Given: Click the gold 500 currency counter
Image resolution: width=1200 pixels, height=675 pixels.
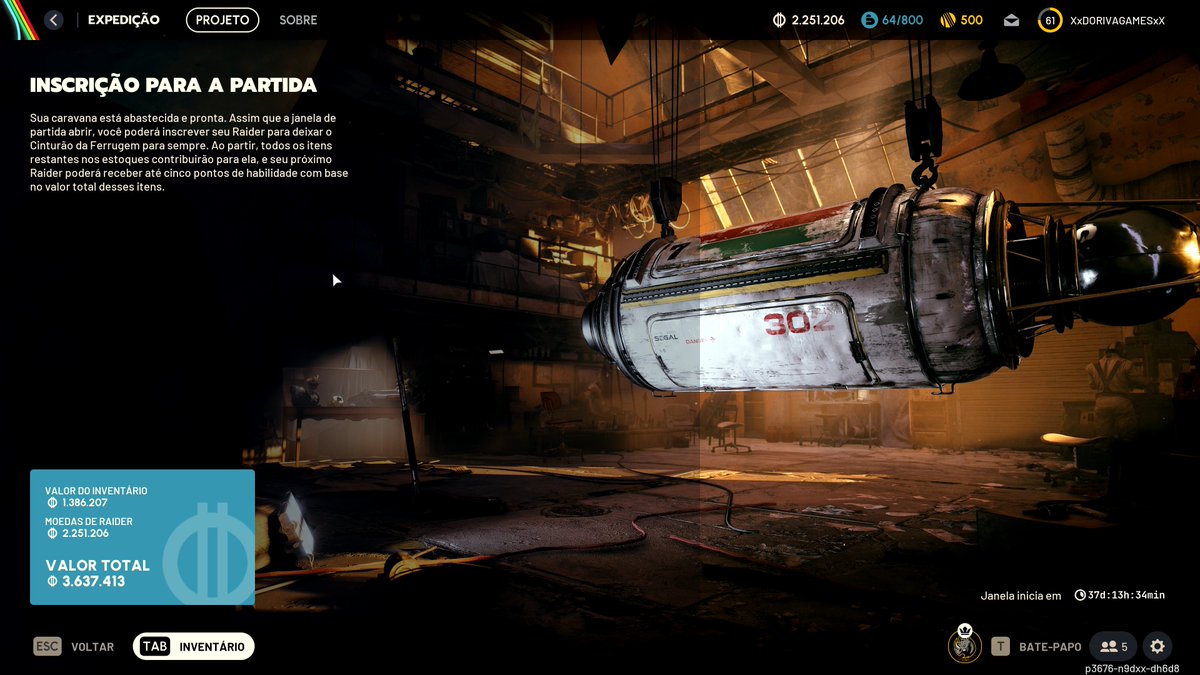Looking at the screenshot, I should pos(960,20).
